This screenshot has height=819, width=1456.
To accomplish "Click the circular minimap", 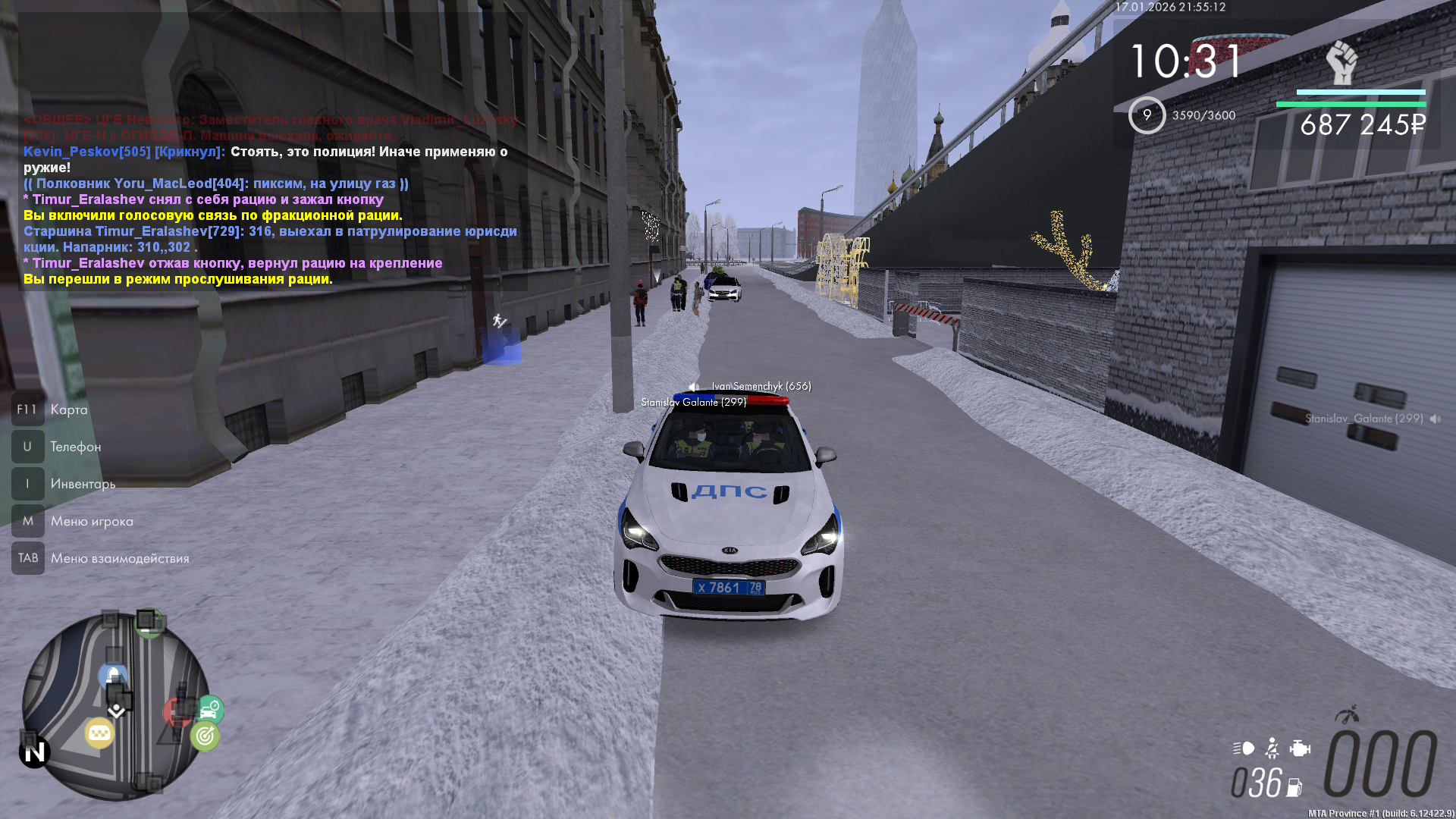I will point(115,705).
